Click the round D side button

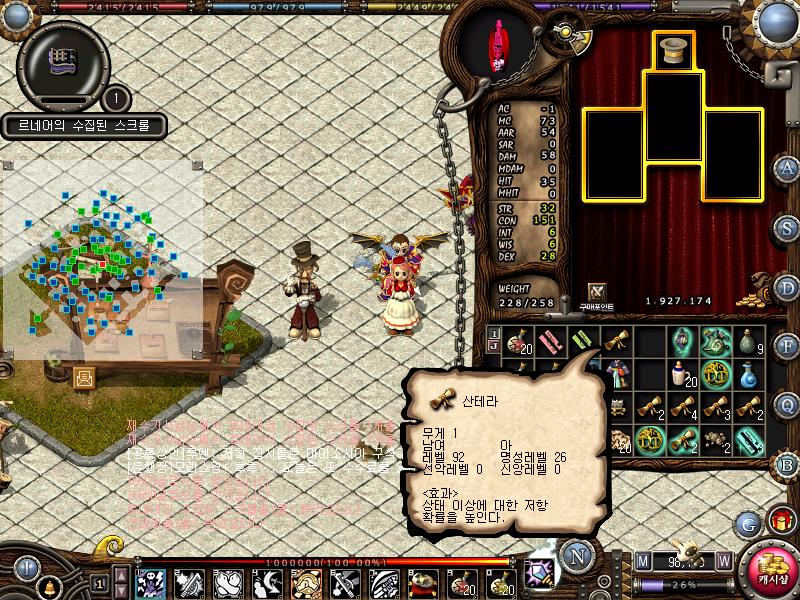point(788,287)
